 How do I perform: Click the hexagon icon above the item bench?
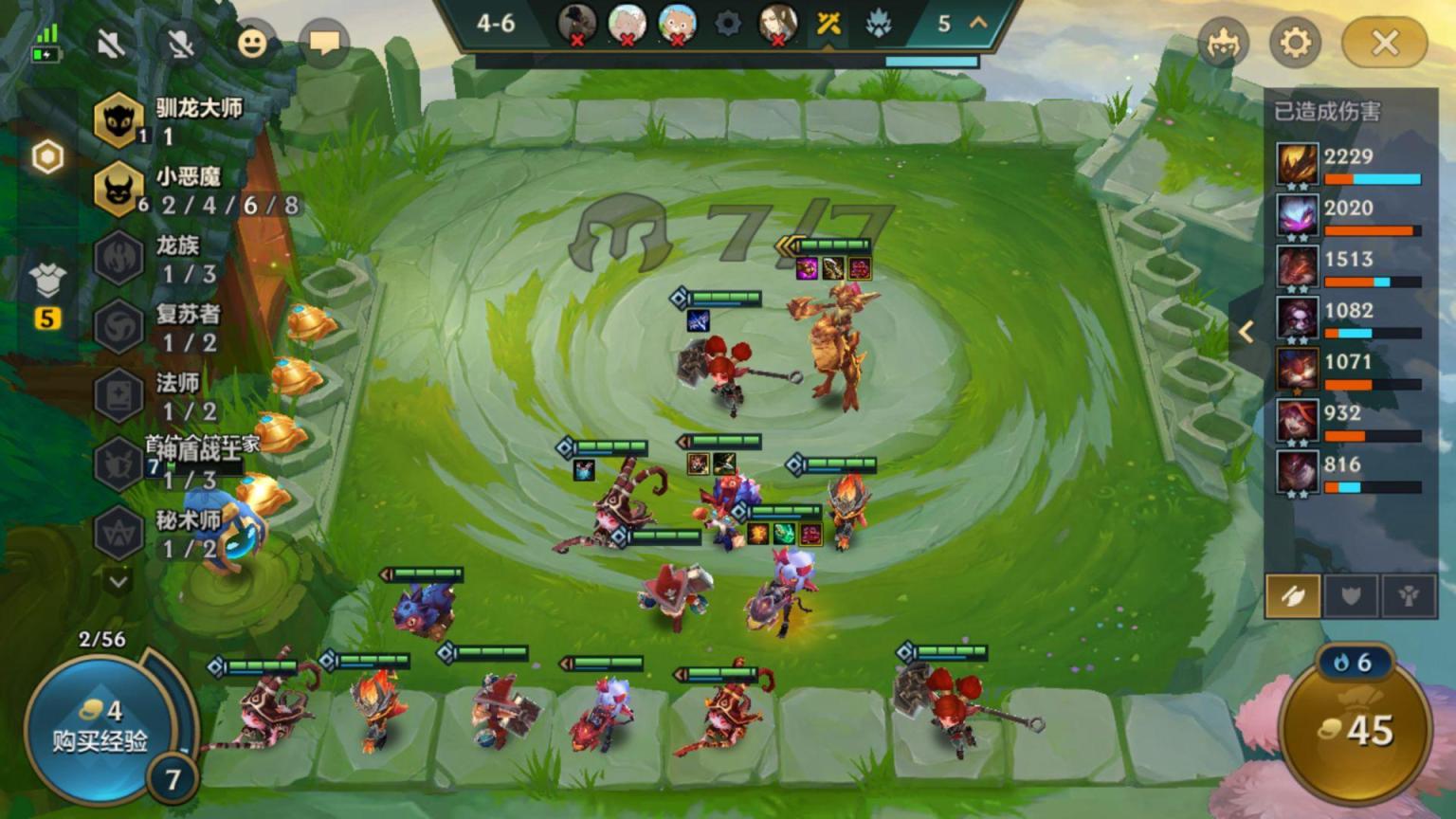[46, 157]
